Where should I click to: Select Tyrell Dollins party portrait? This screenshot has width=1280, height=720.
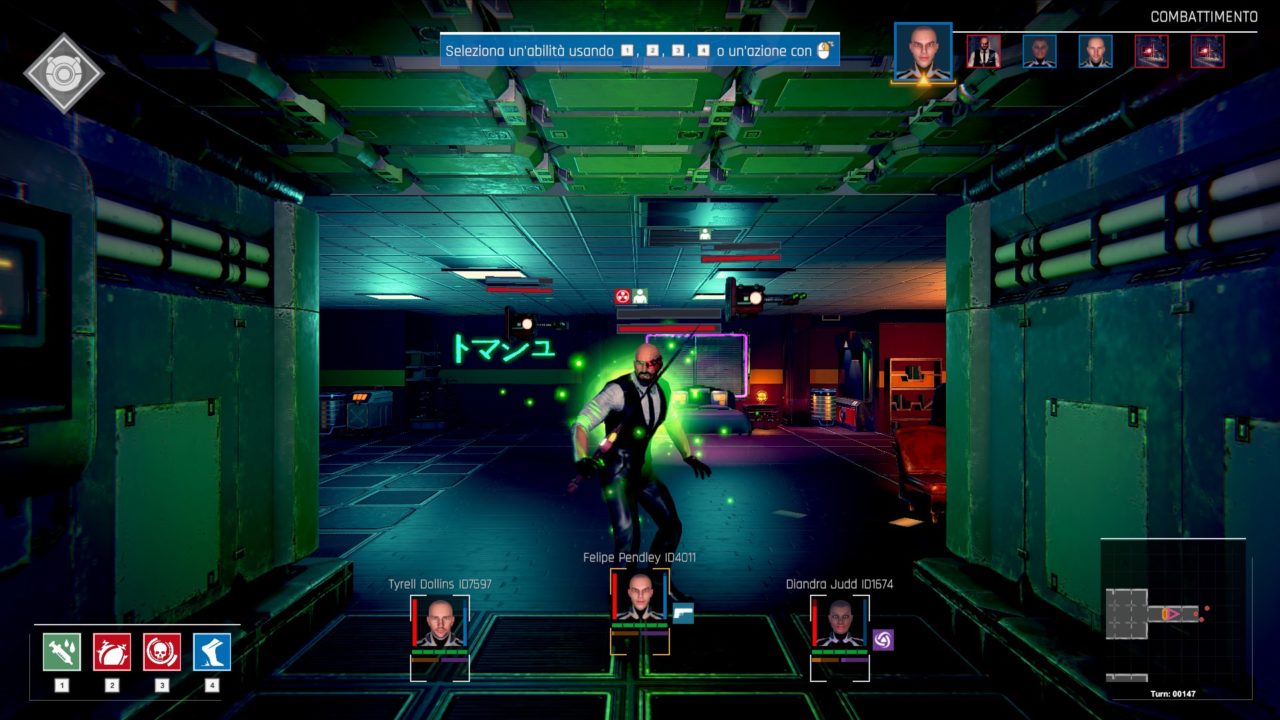pyautogui.click(x=439, y=623)
